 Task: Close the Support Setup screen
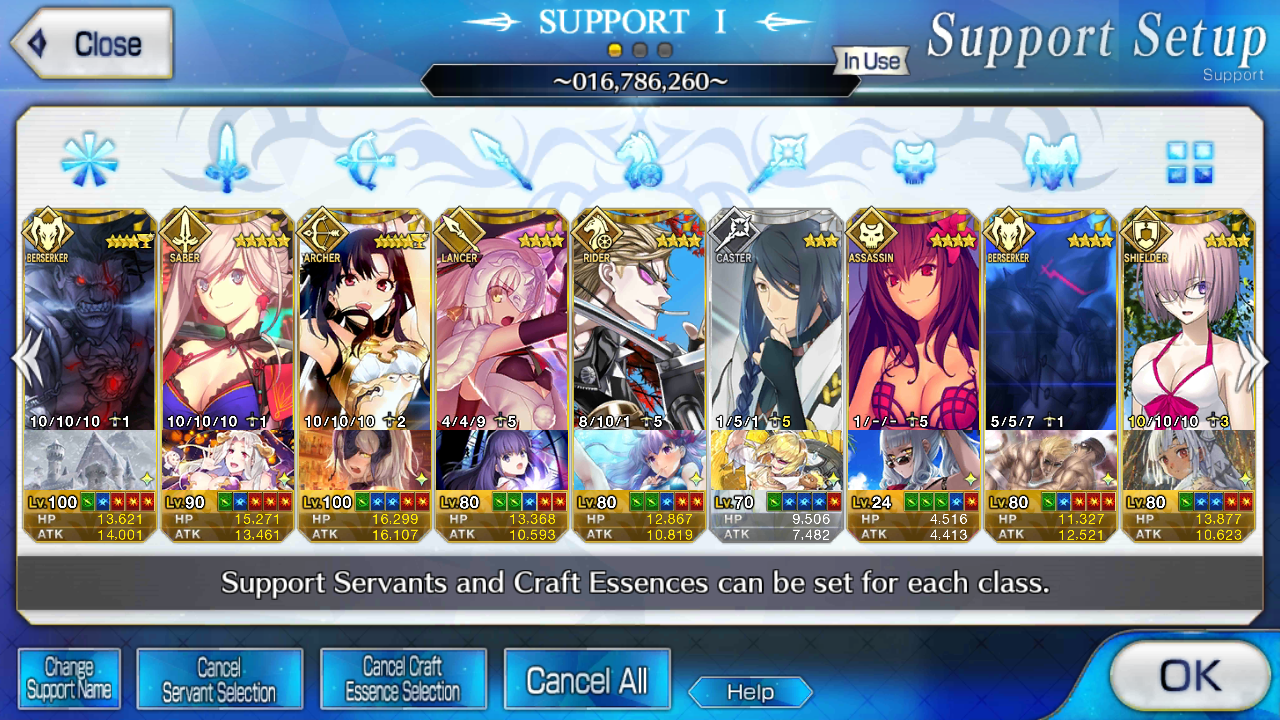(x=92, y=44)
